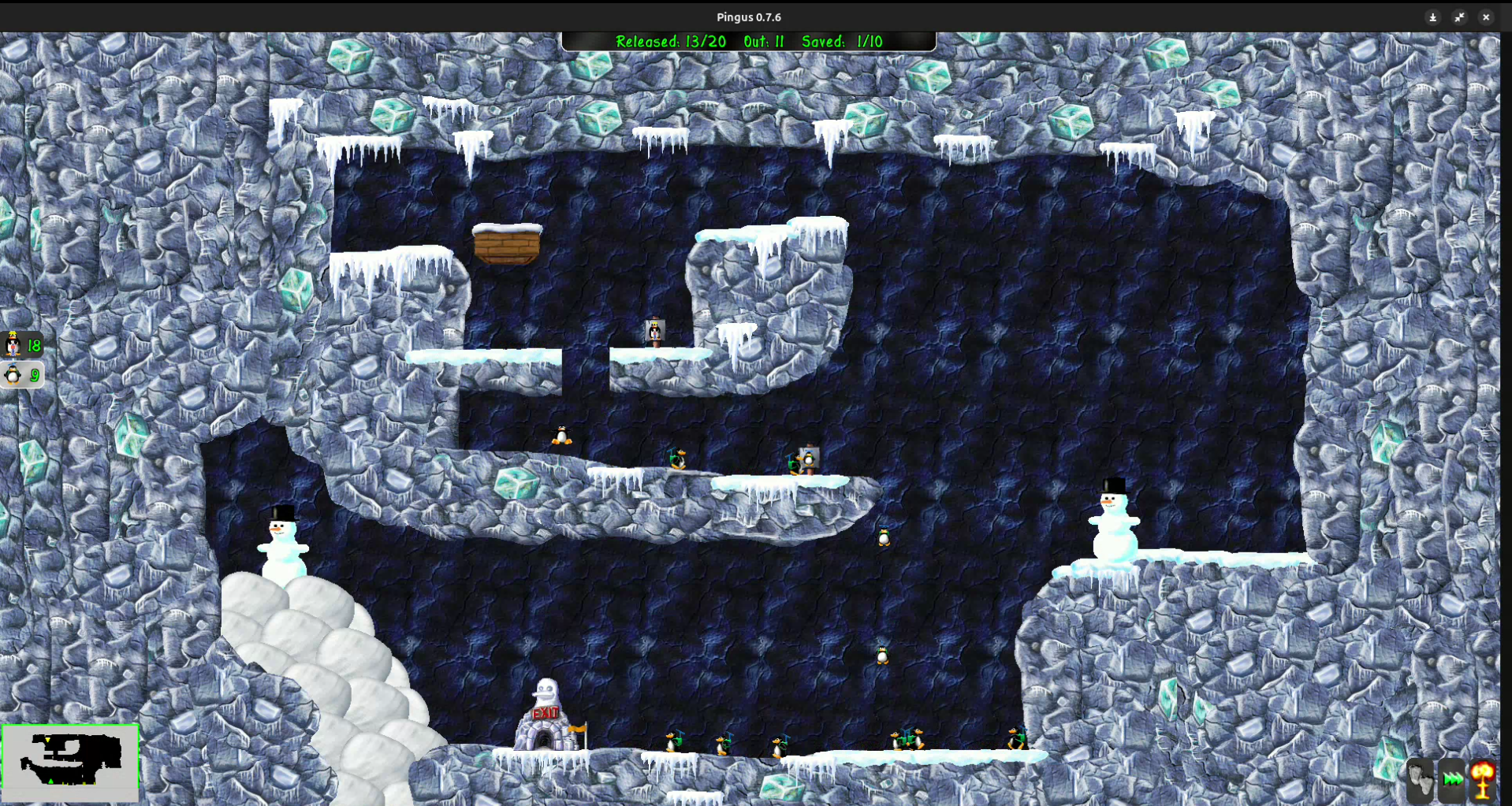The width and height of the screenshot is (1512, 806).
Task: Click the gray penguin trap on the upper ledge
Action: (654, 331)
